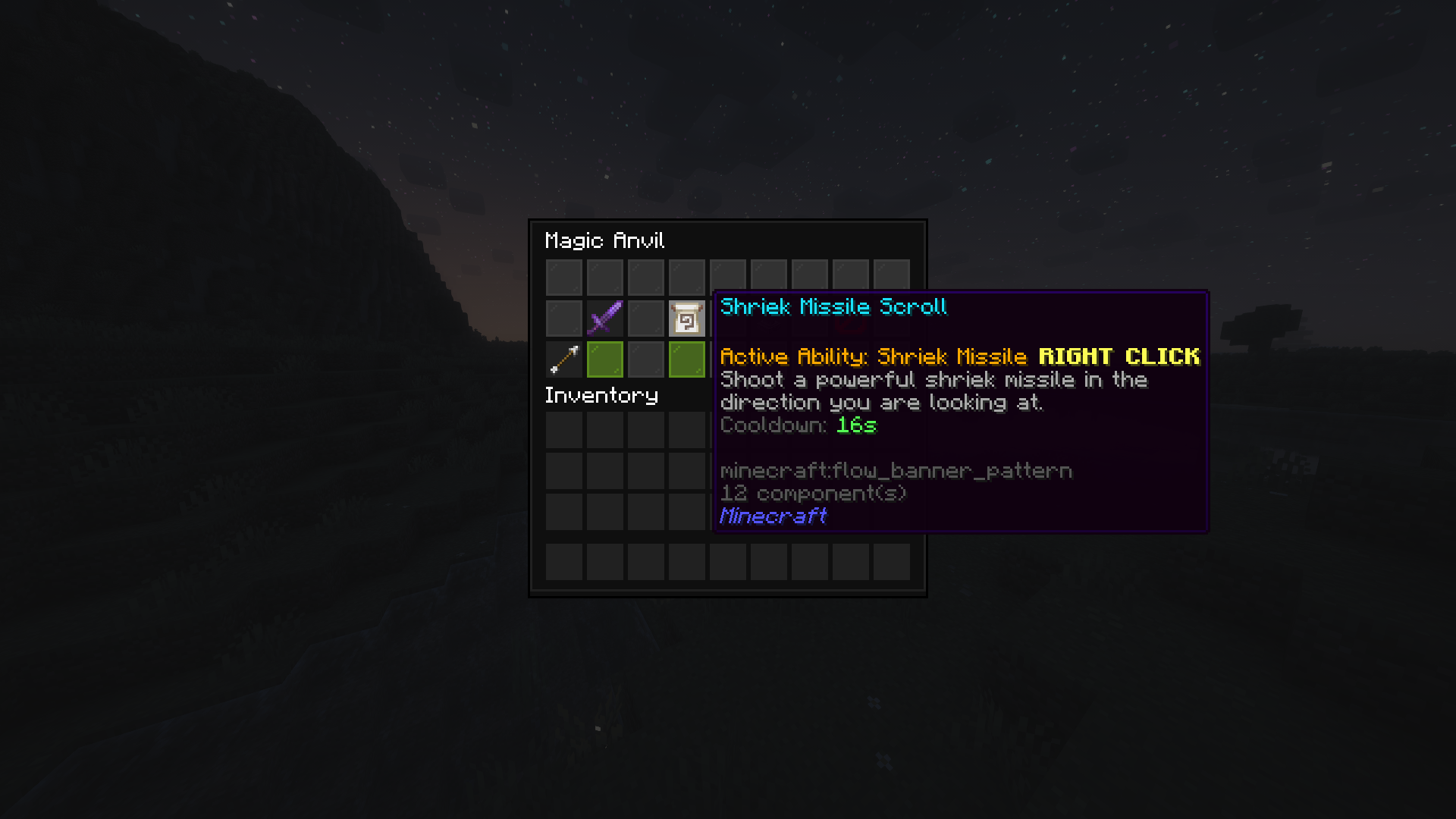Select the enchanted purple sword in the anvil
This screenshot has height=819, width=1456.
[605, 318]
